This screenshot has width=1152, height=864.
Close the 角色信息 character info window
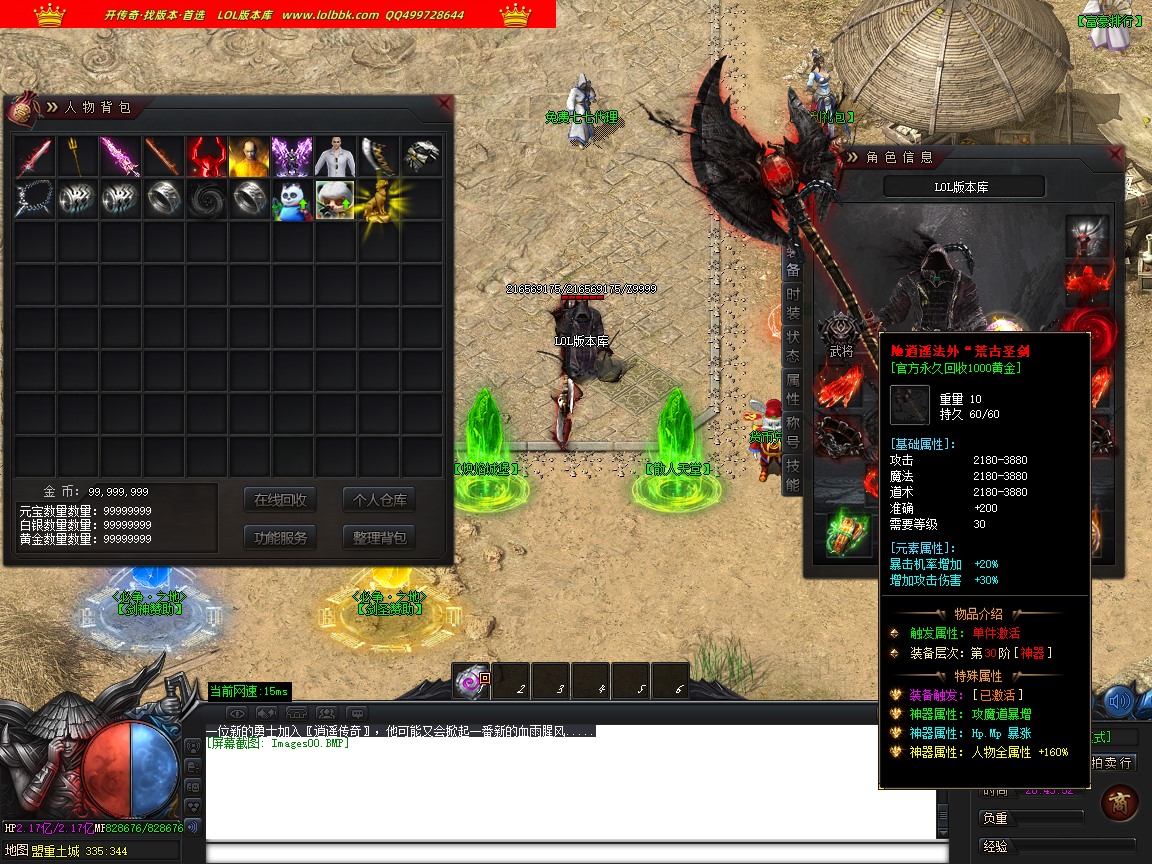(1115, 154)
